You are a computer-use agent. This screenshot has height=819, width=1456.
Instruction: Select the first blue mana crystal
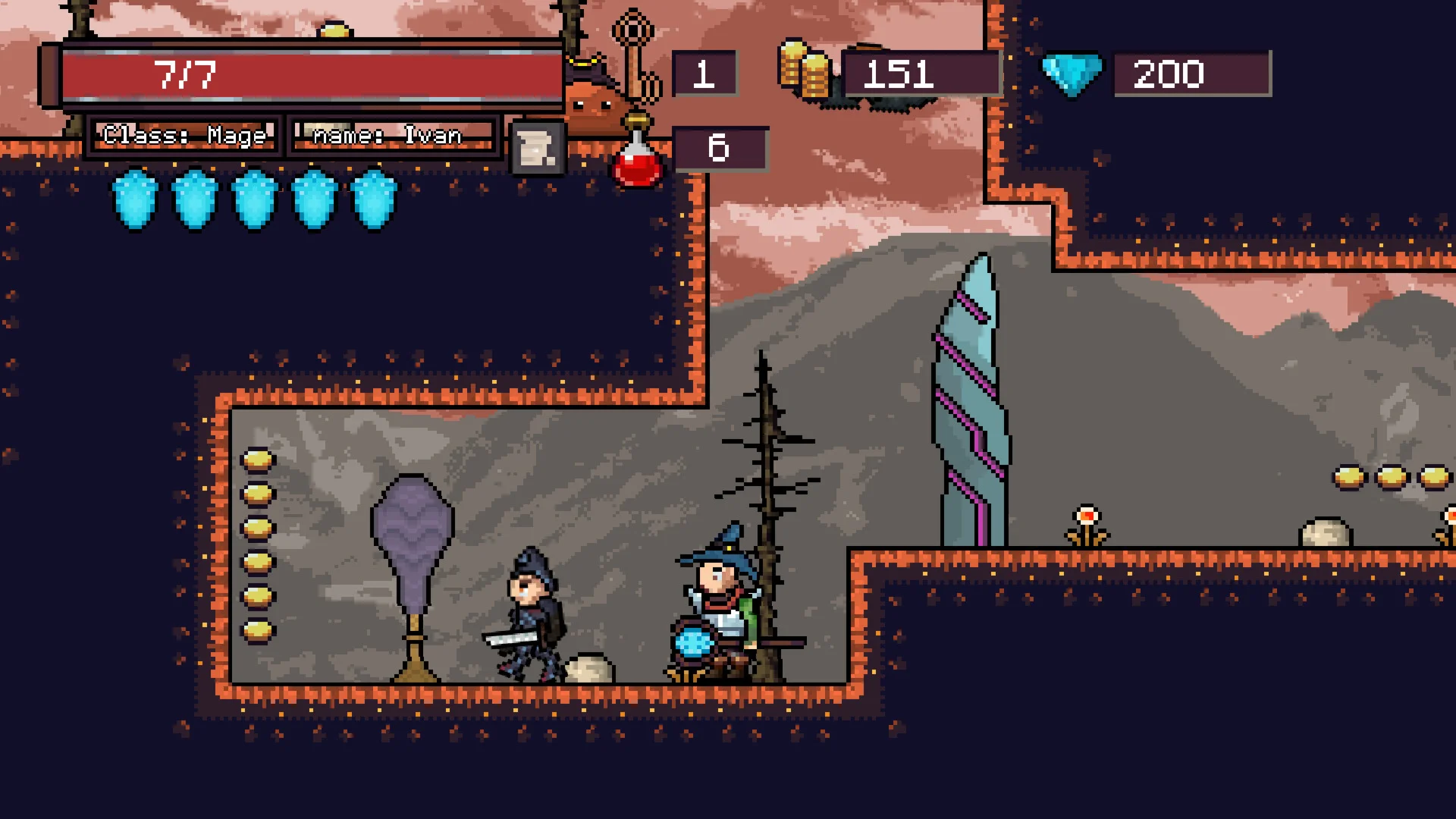[x=134, y=199]
